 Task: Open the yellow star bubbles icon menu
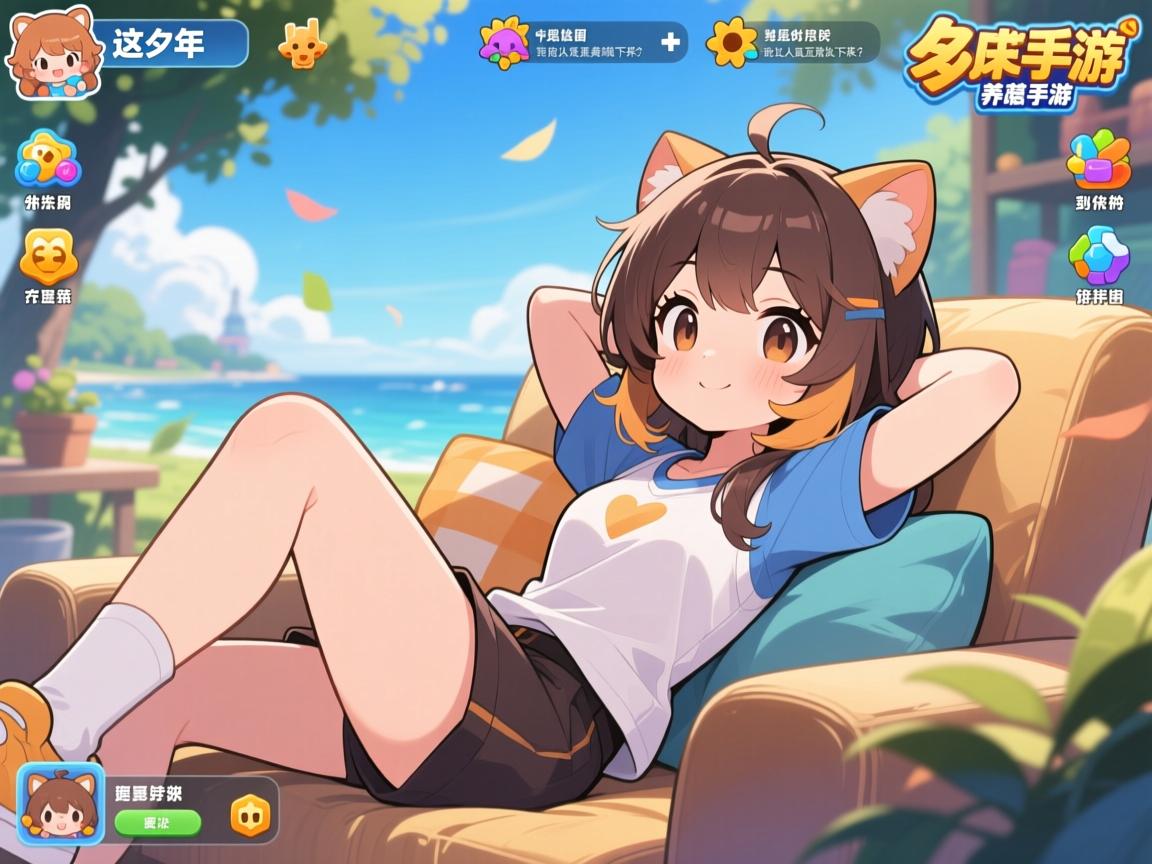pos(47,161)
